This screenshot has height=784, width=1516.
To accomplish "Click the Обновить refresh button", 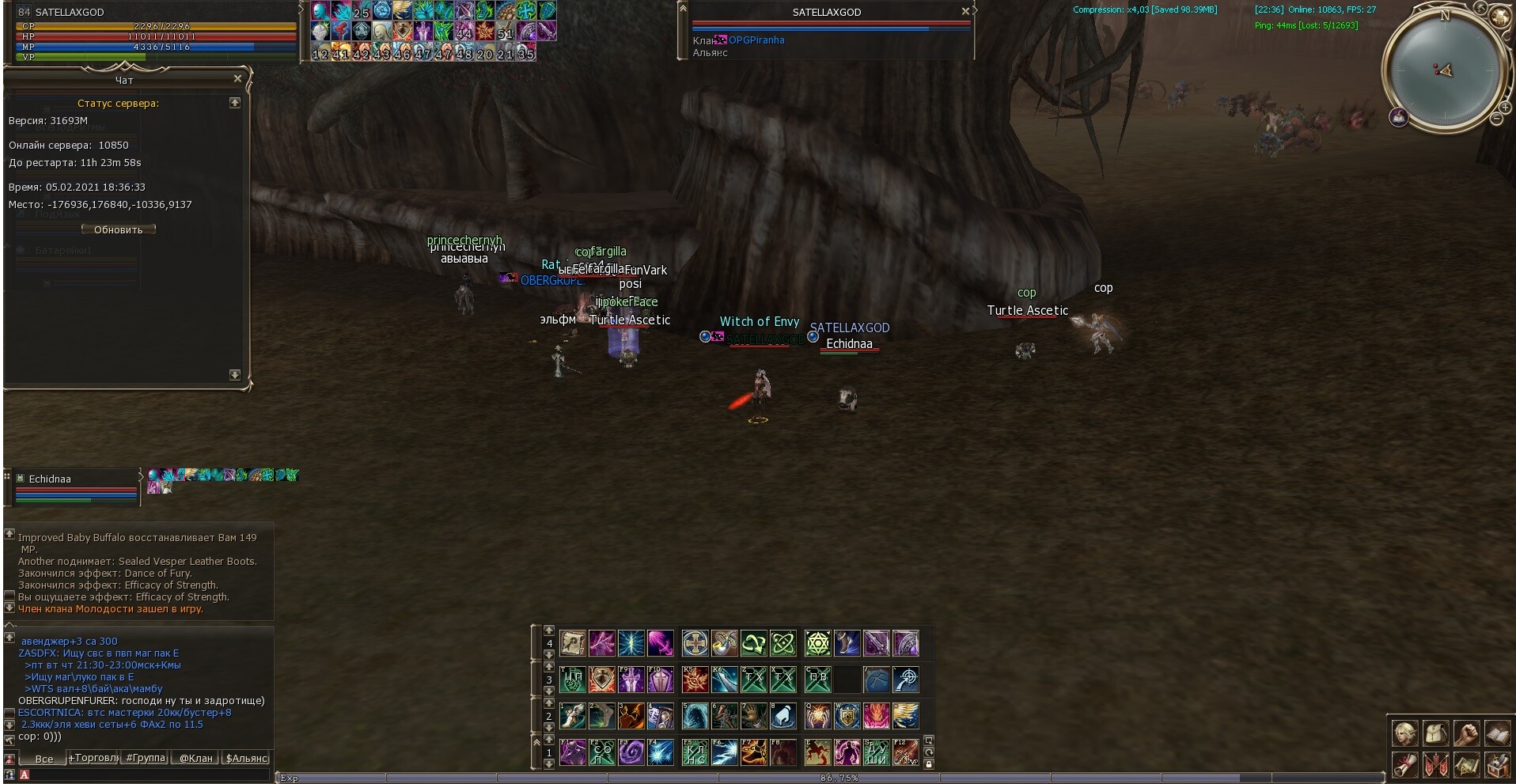I will [119, 229].
